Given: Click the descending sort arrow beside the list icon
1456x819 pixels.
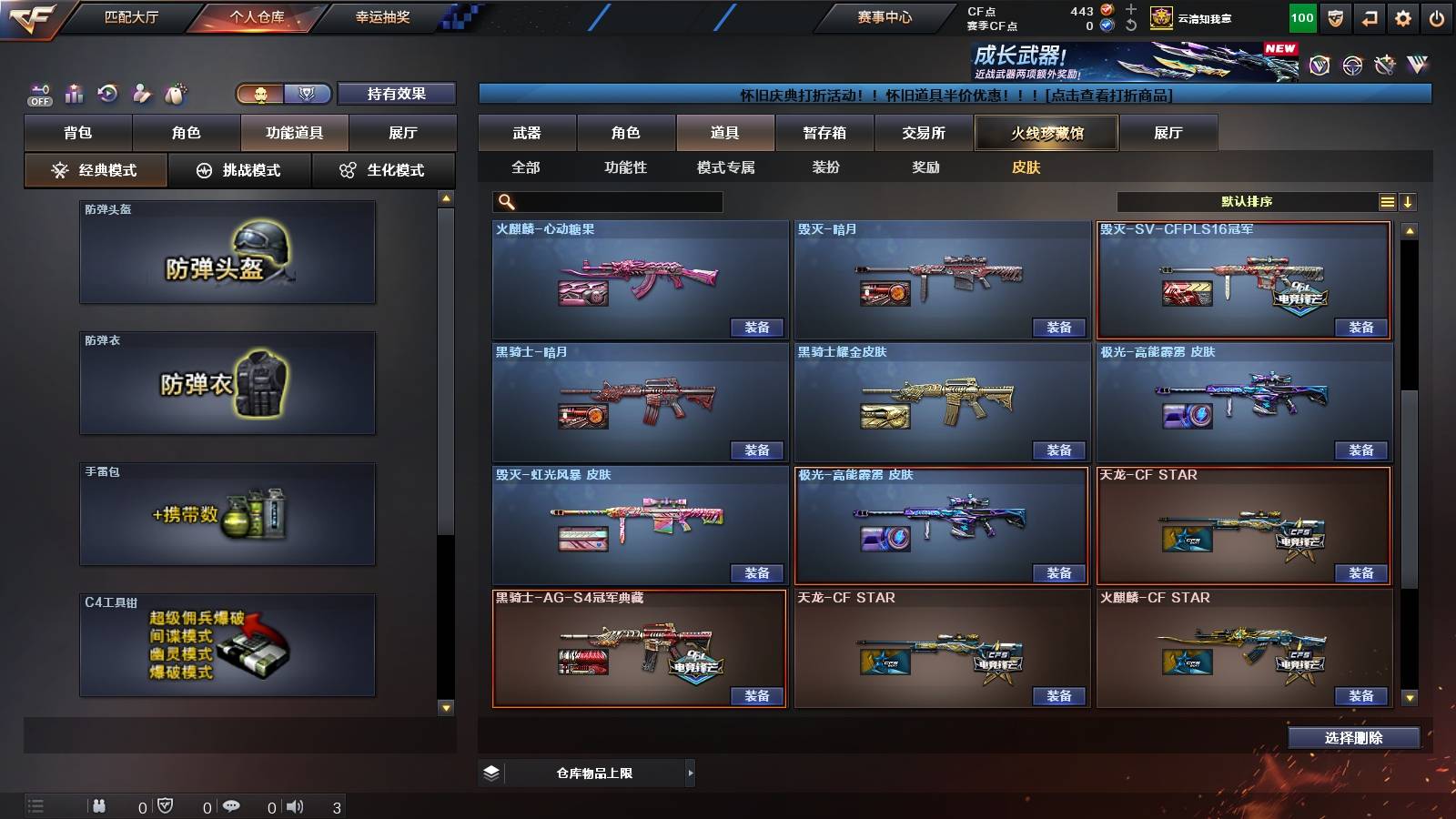Looking at the screenshot, I should tap(1409, 201).
